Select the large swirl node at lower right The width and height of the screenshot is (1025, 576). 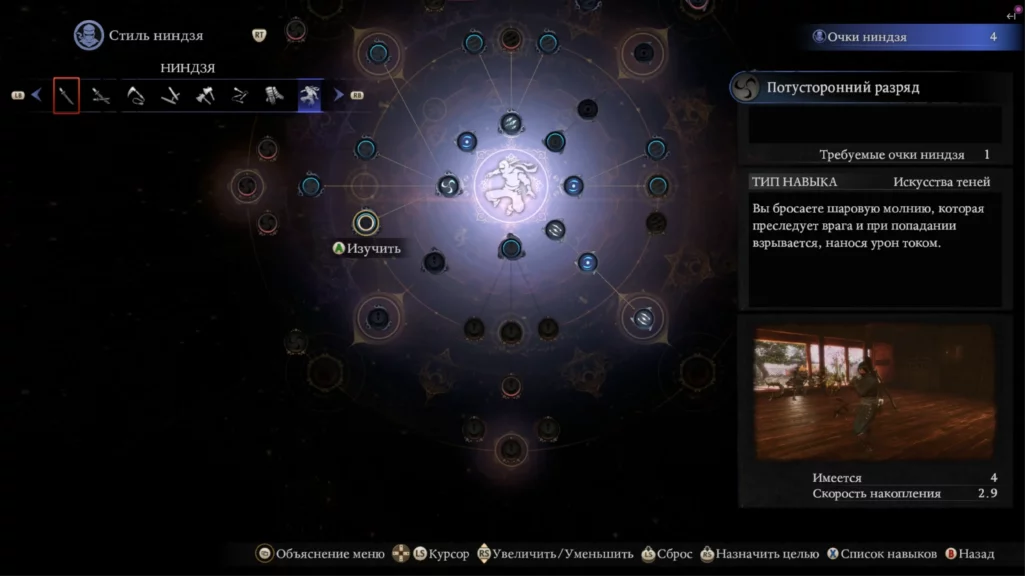pos(643,318)
